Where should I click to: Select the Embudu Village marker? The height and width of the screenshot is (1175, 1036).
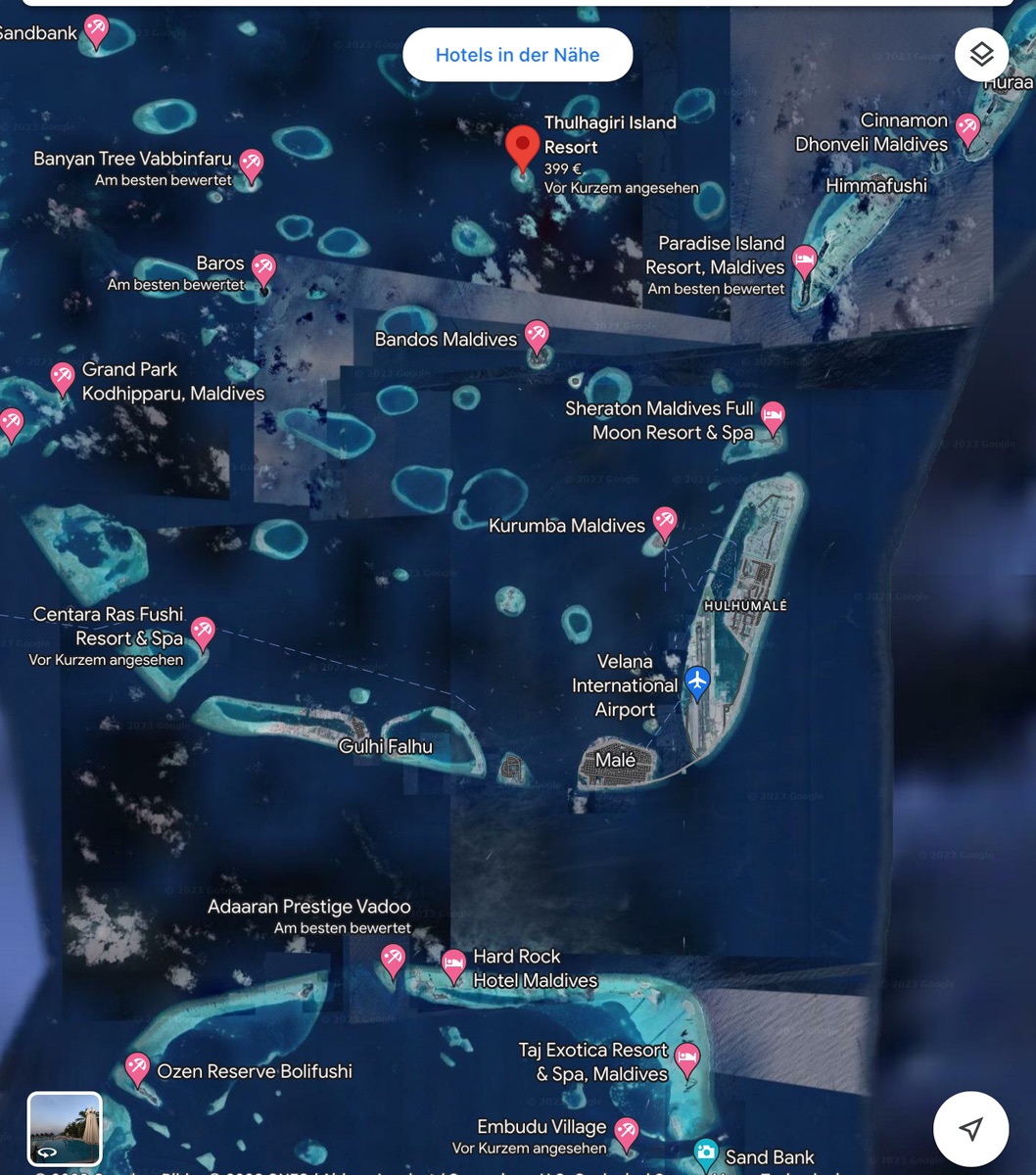point(626,1132)
